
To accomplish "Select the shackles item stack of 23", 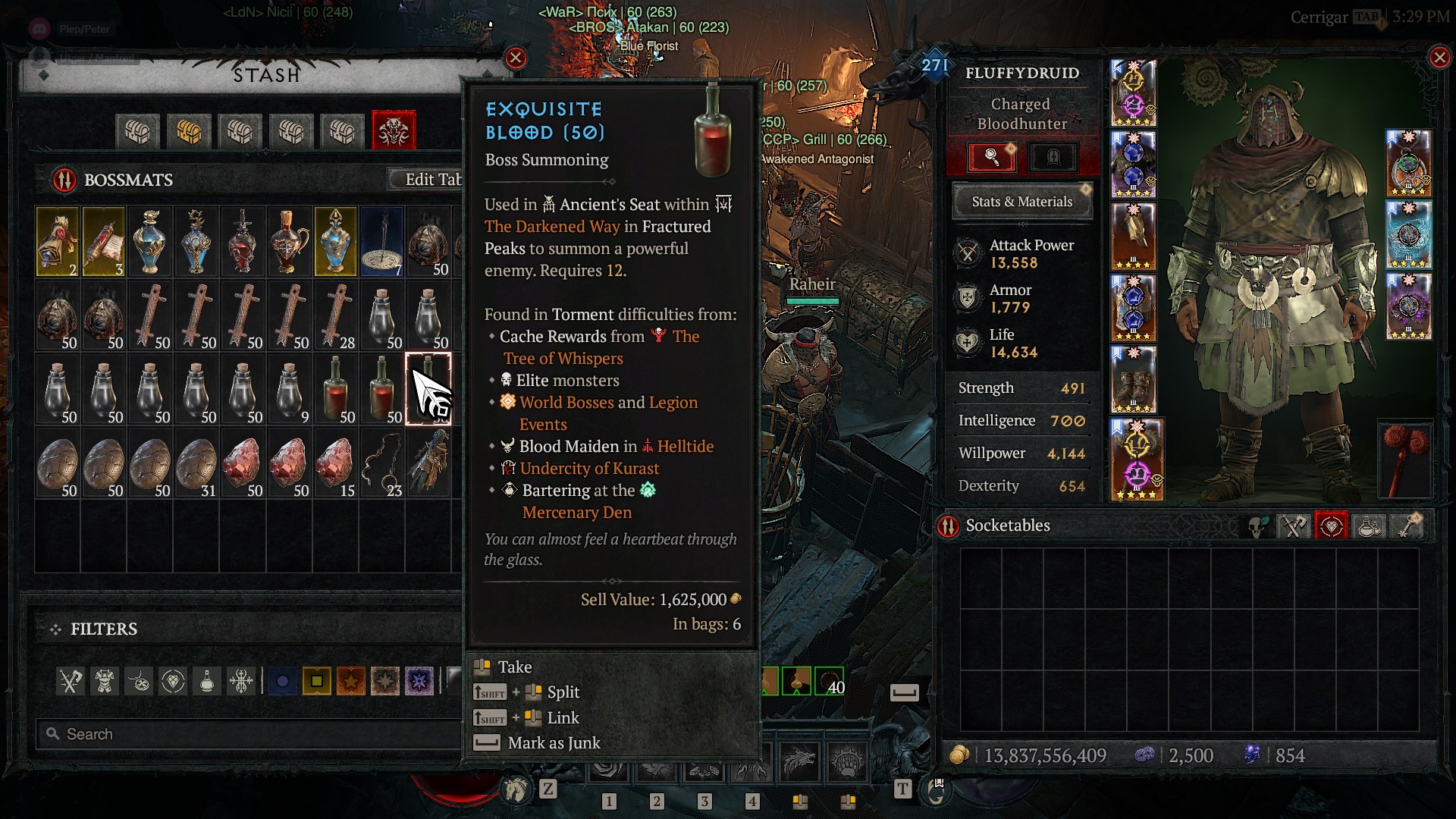I will point(382,463).
